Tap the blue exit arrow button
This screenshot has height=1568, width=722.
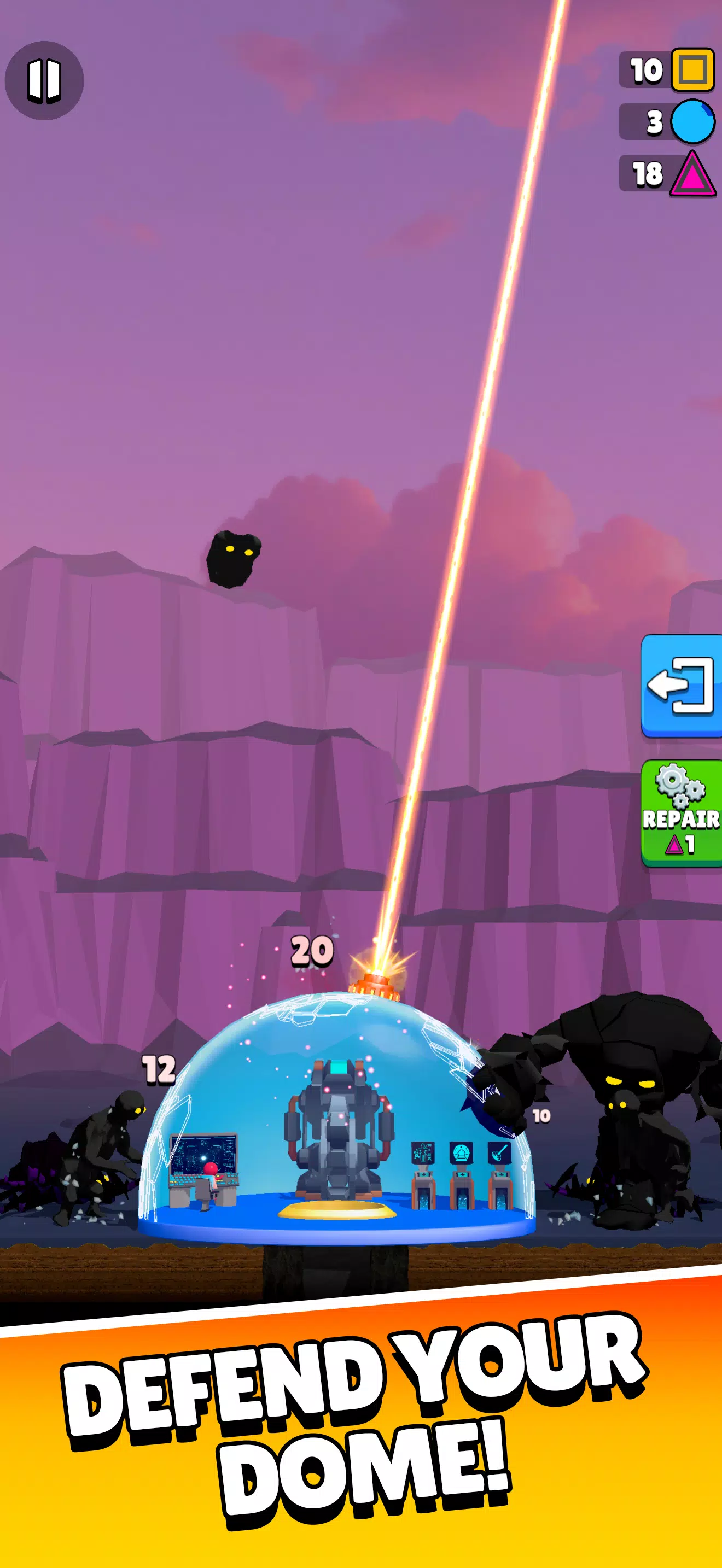click(681, 688)
